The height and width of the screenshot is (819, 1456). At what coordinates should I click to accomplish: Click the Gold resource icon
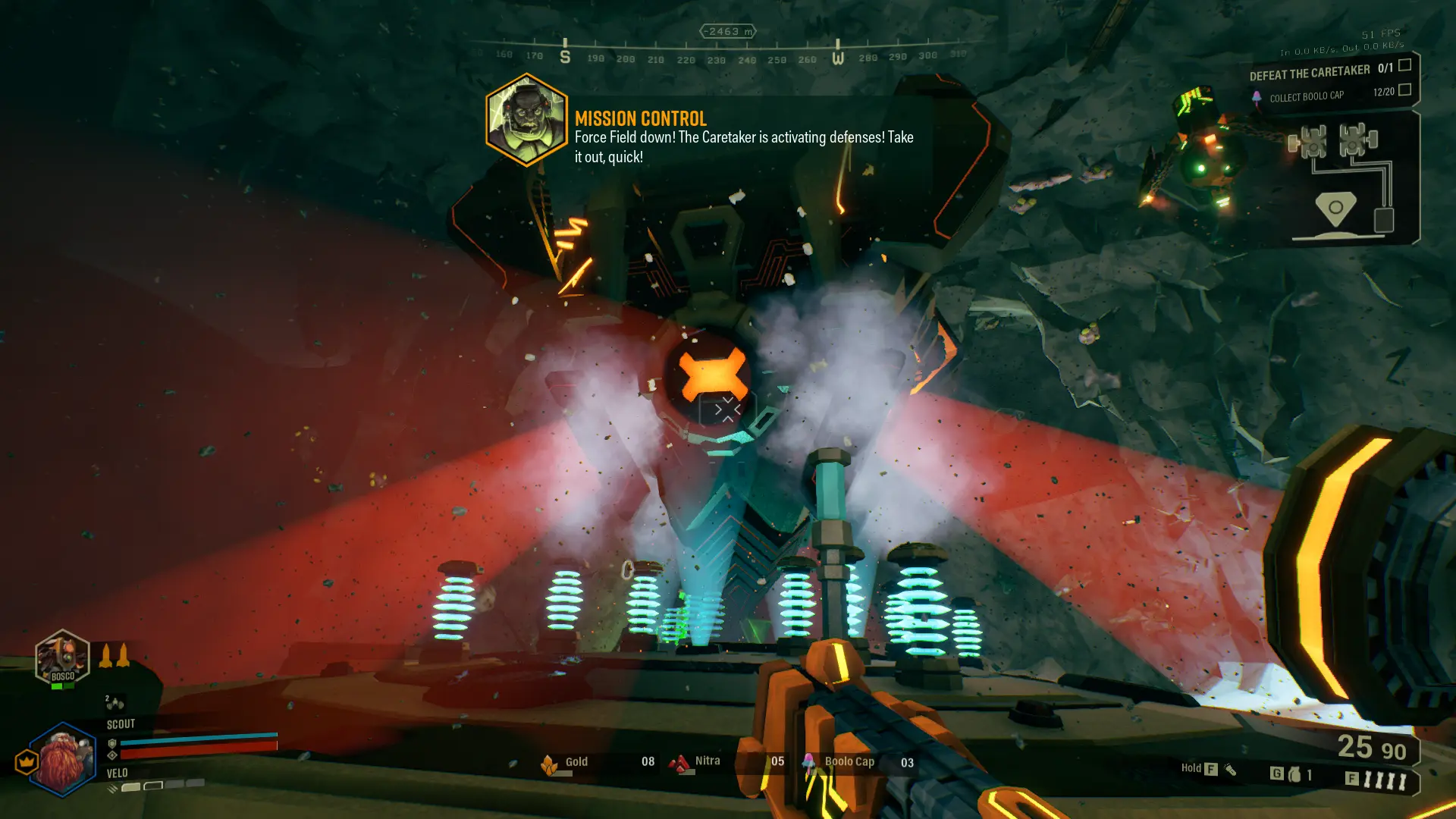click(x=549, y=764)
